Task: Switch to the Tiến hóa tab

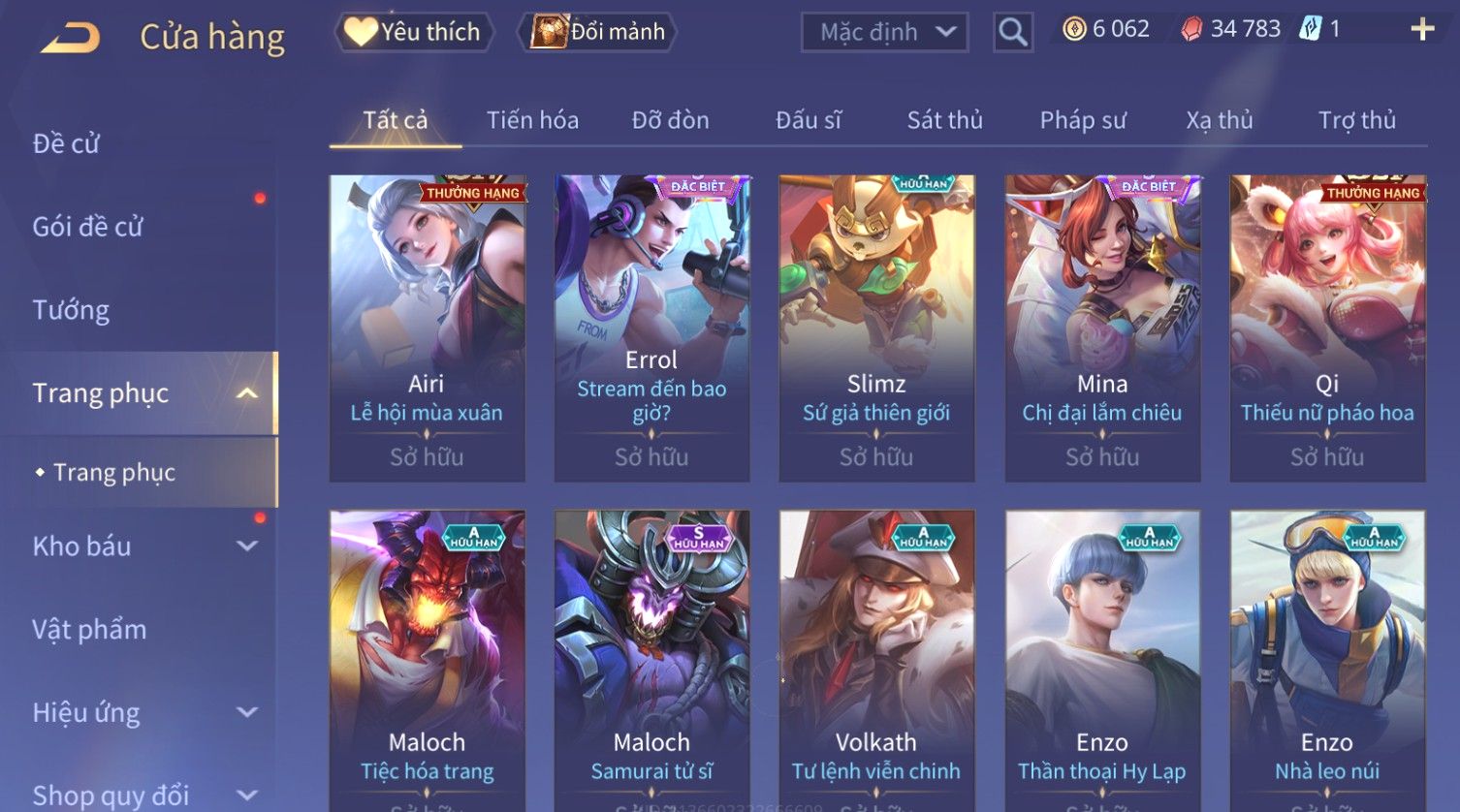Action: point(532,120)
